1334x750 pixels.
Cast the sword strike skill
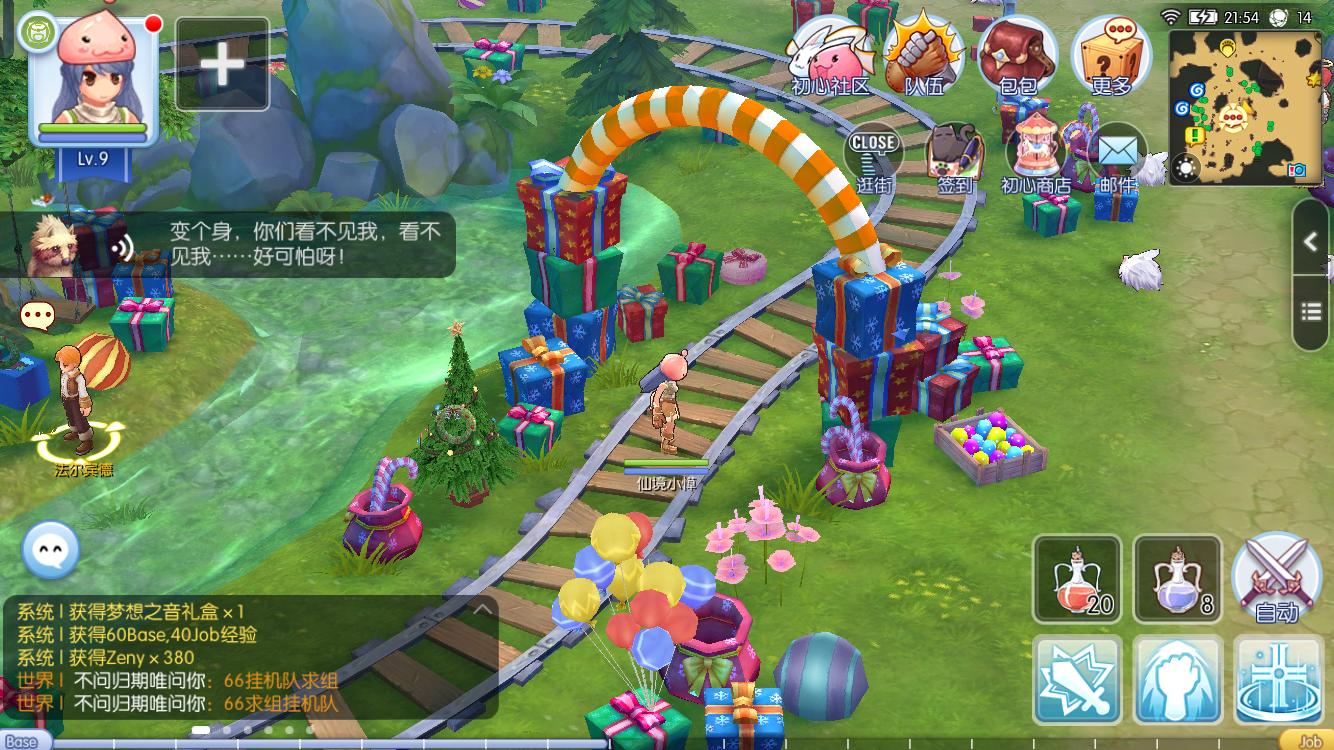[x=1077, y=680]
